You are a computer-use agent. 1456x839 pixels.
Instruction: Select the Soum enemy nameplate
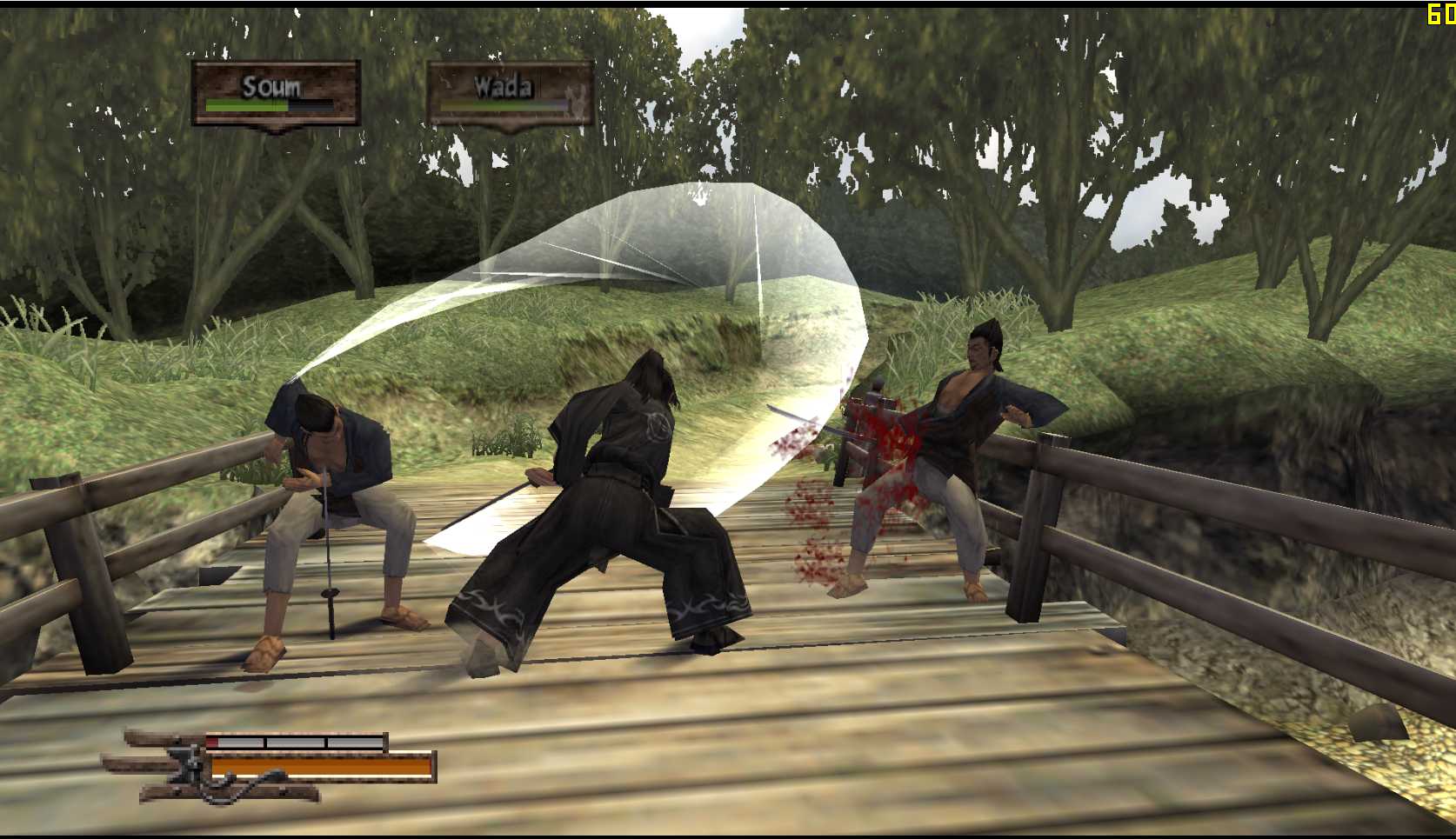click(x=275, y=93)
